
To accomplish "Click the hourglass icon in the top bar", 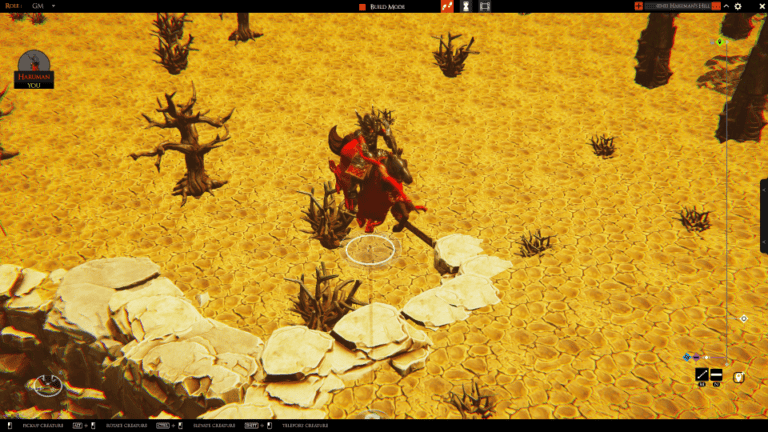I will pos(465,6).
